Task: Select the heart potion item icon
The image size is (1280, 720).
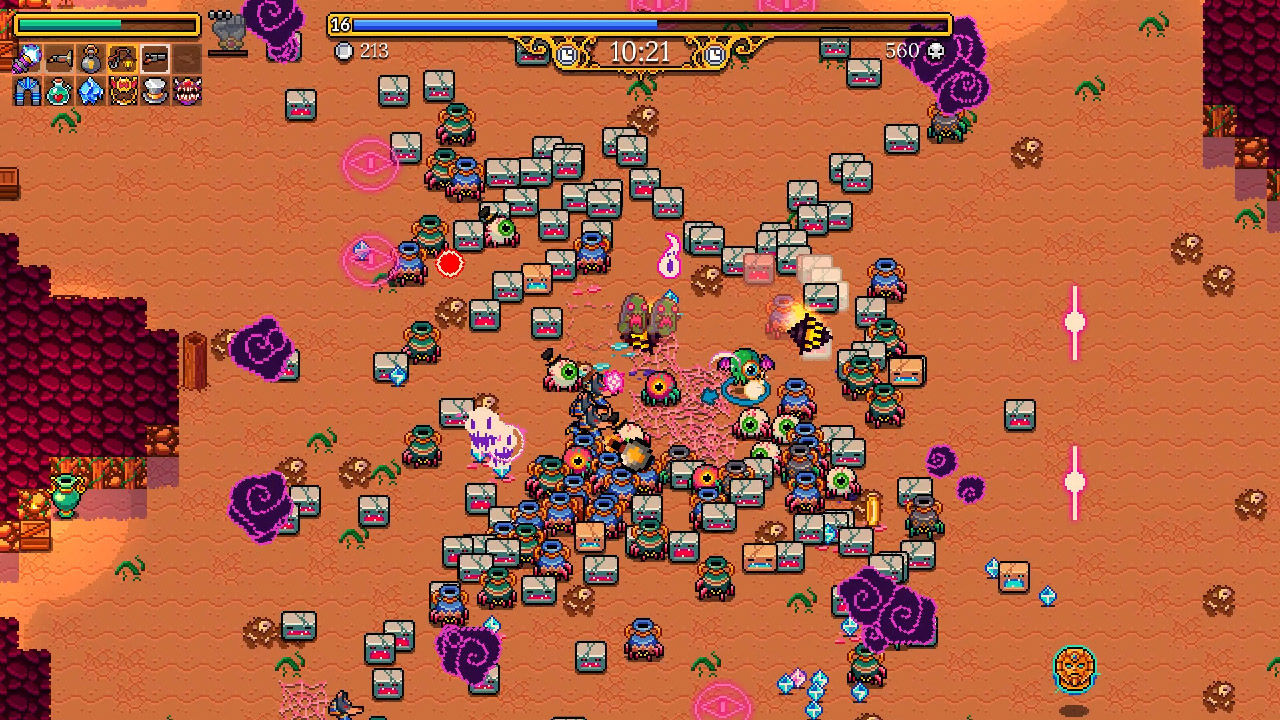Action: 59,91
